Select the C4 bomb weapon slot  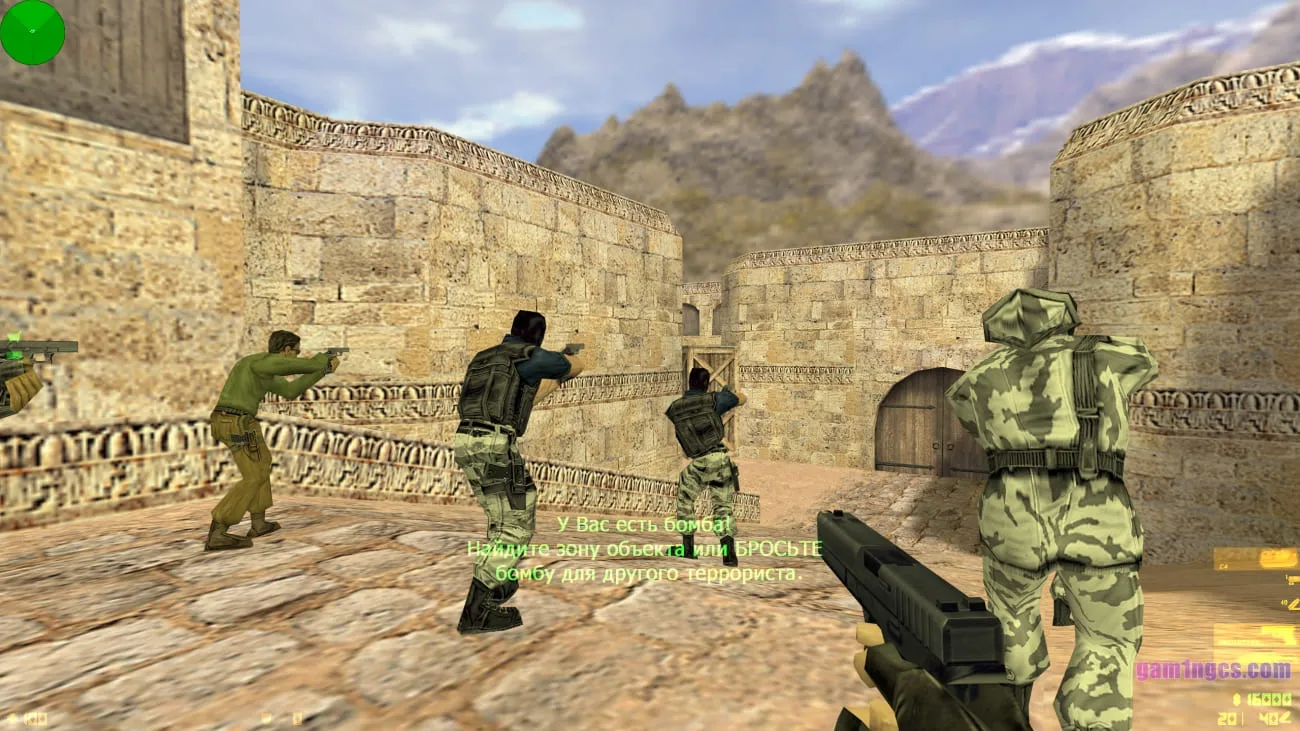pyautogui.click(x=1255, y=559)
